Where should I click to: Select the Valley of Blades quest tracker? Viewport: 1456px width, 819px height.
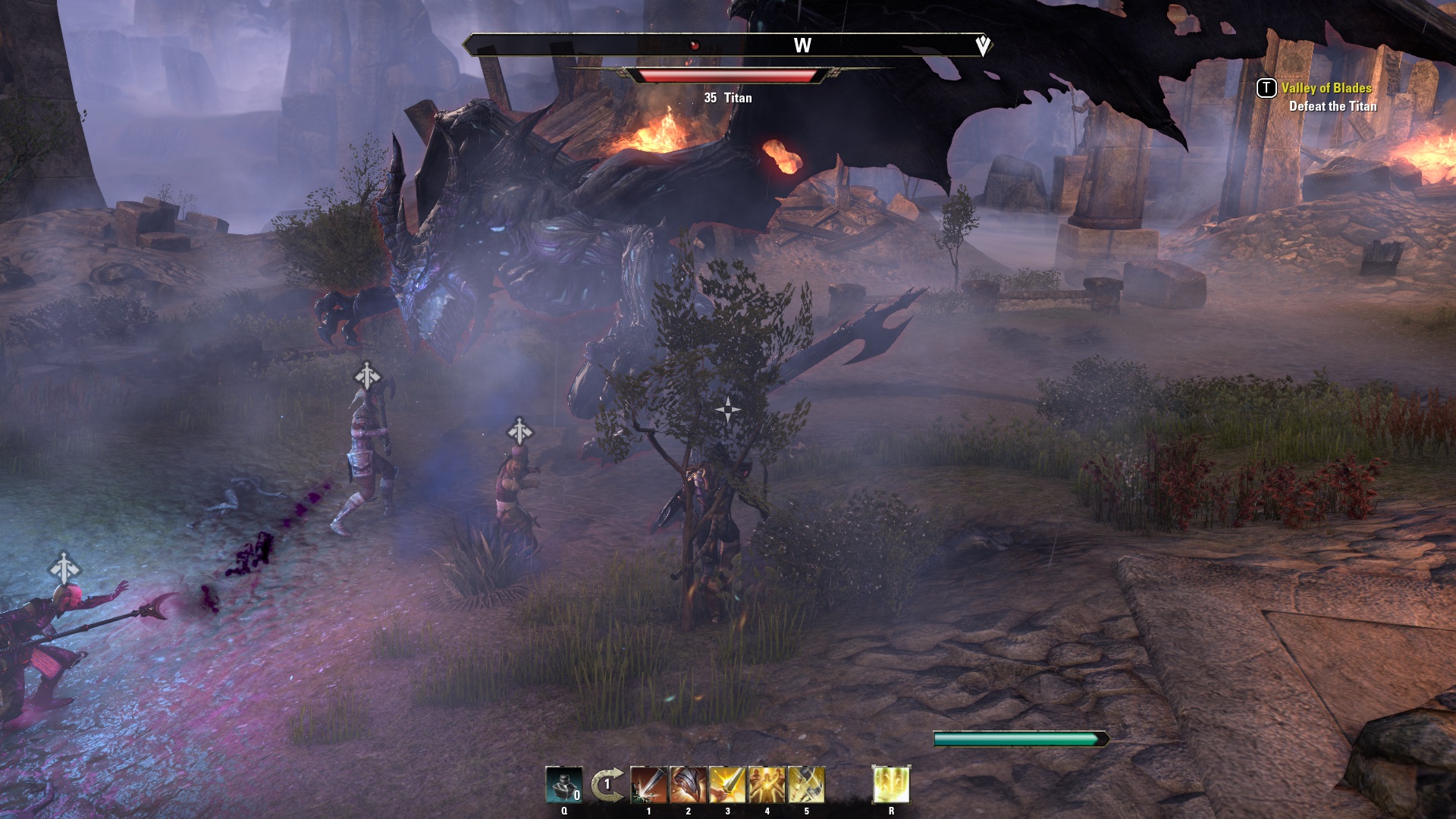1326,88
